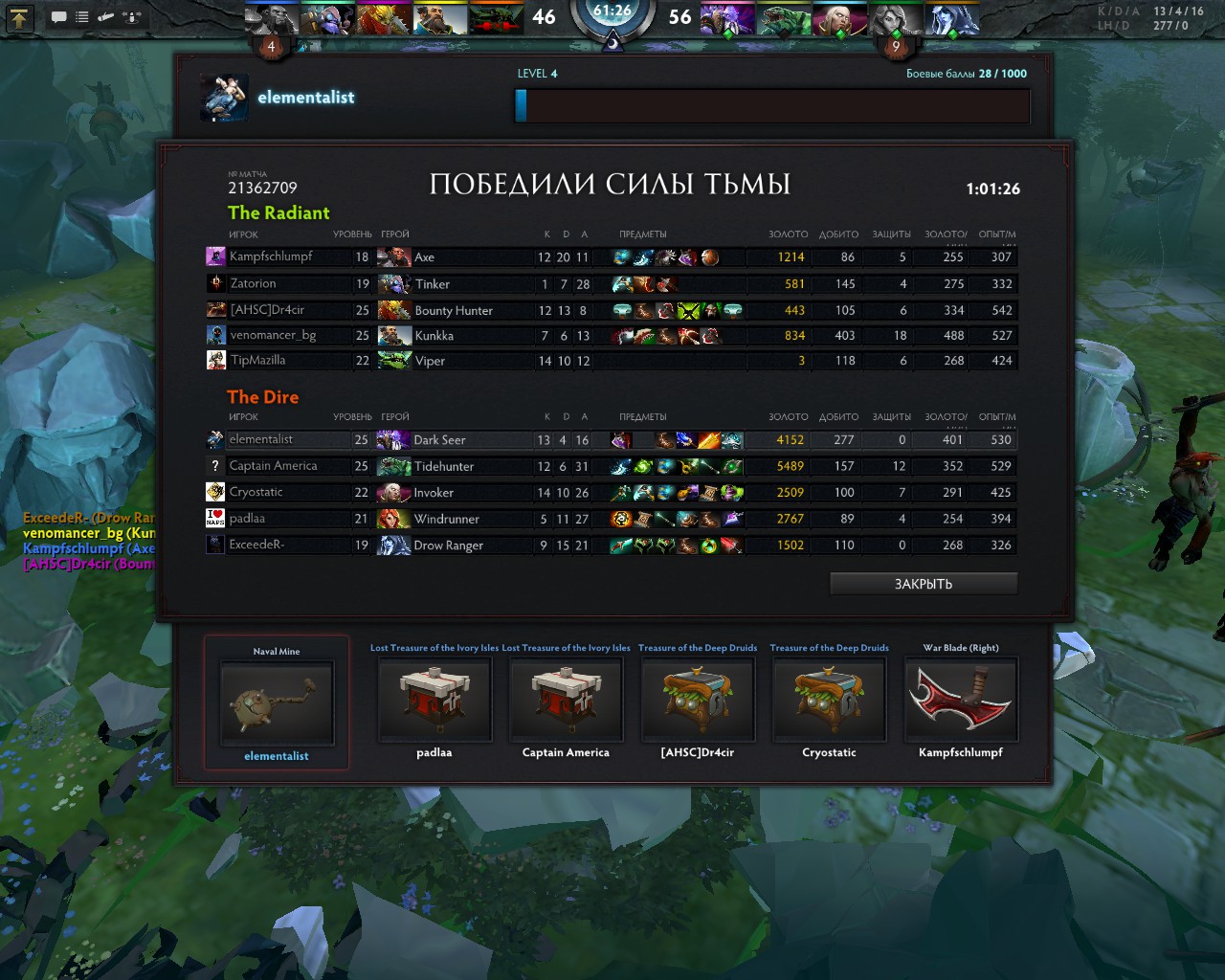Screen dimensions: 1225x980
Task: Select Captain America's Ivory Isles treasure chest
Action: [x=566, y=700]
